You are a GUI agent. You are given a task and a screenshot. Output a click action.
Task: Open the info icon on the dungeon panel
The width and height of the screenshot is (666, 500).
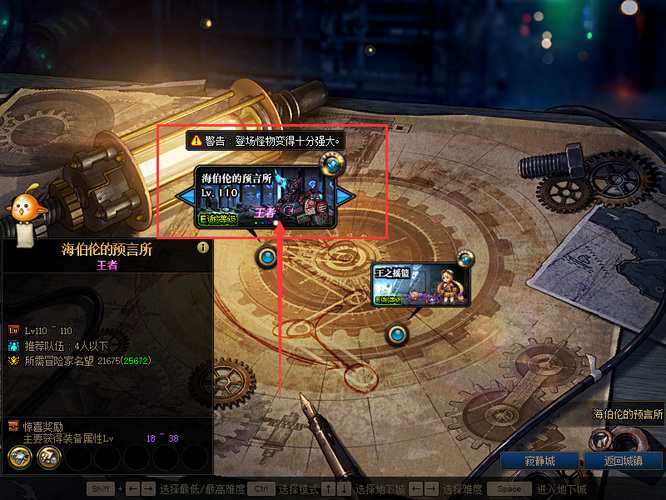click(203, 247)
